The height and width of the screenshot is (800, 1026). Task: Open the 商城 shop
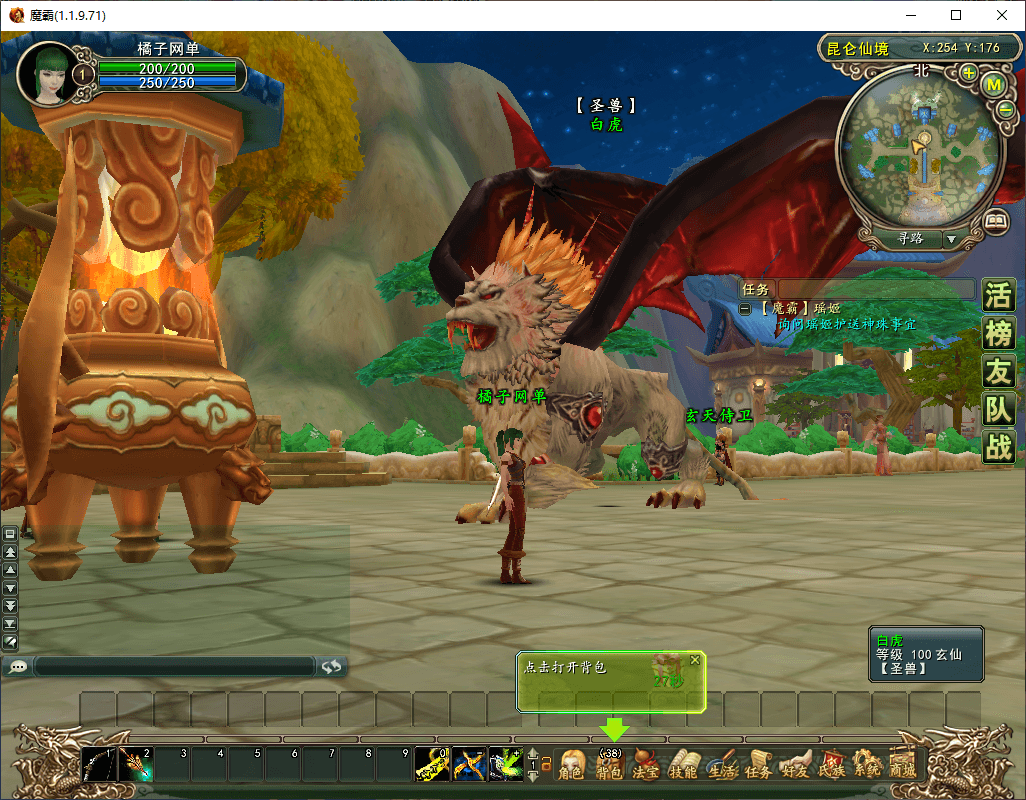coord(903,766)
